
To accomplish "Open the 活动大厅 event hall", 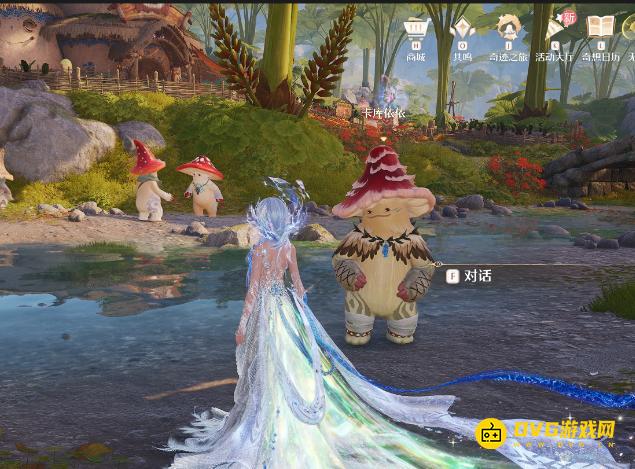I will [555, 29].
